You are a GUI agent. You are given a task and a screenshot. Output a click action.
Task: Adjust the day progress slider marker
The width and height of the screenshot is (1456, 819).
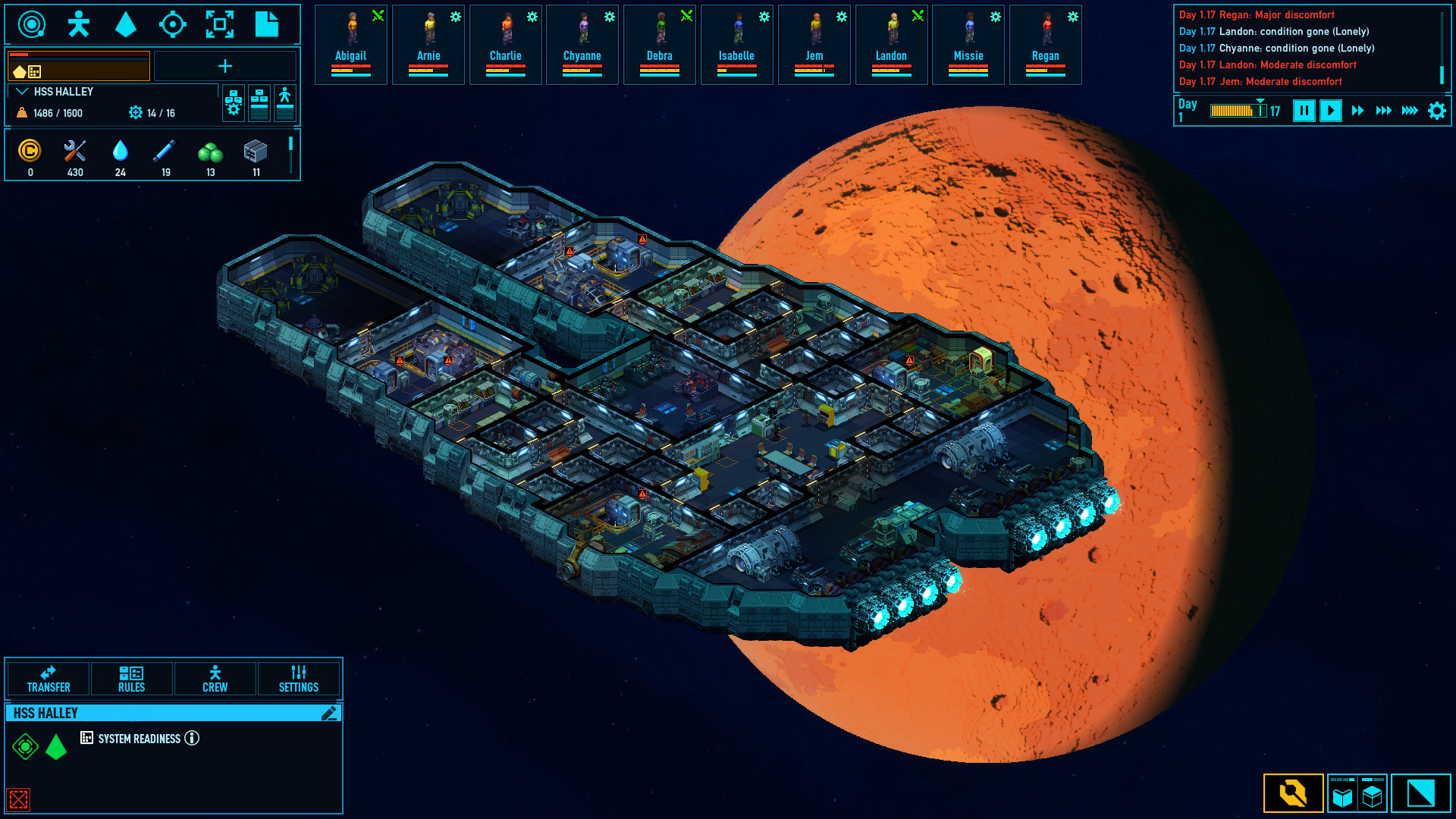[1261, 101]
